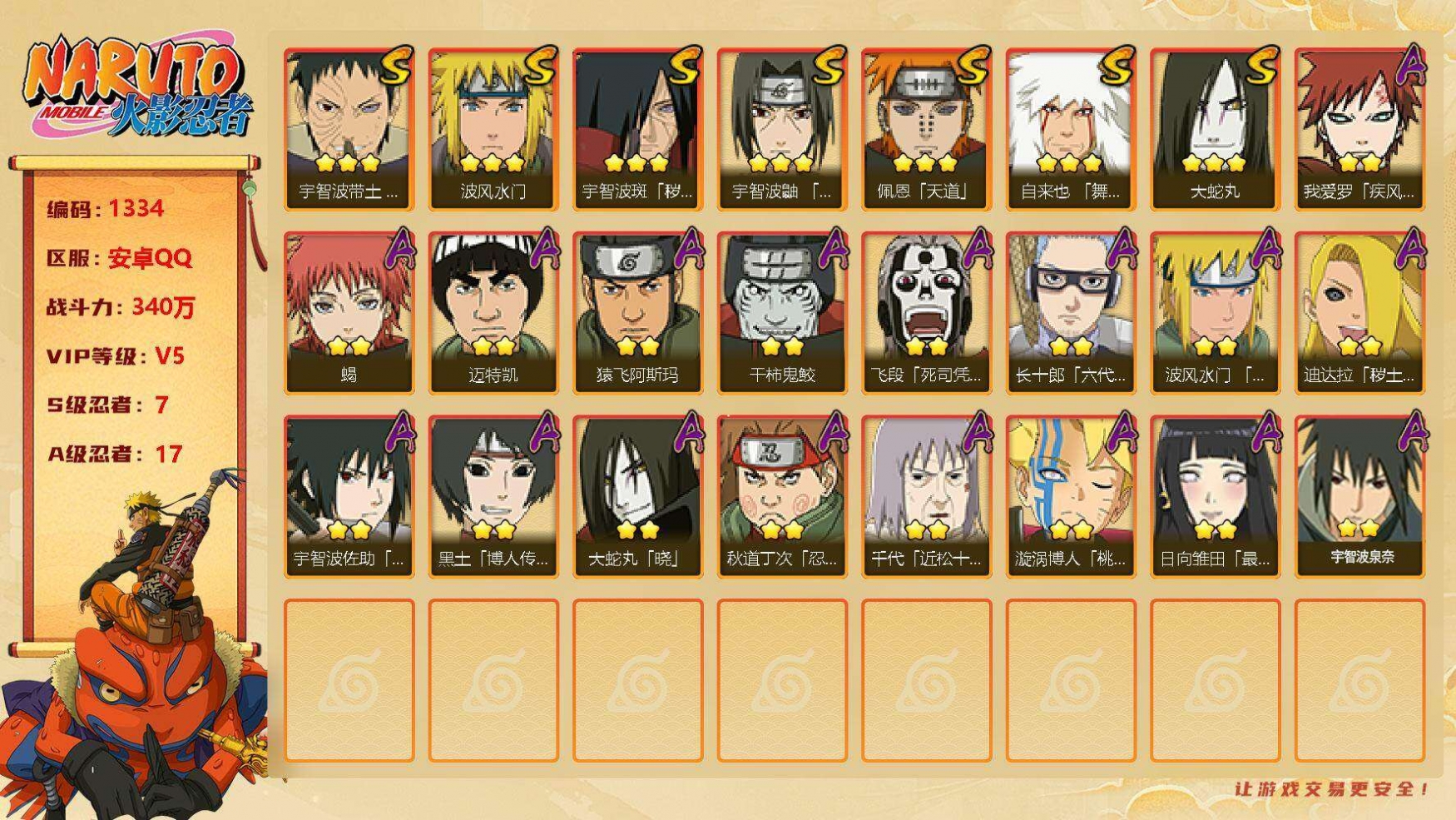Click the 飞段 ninja card

pyautogui.click(x=926, y=312)
